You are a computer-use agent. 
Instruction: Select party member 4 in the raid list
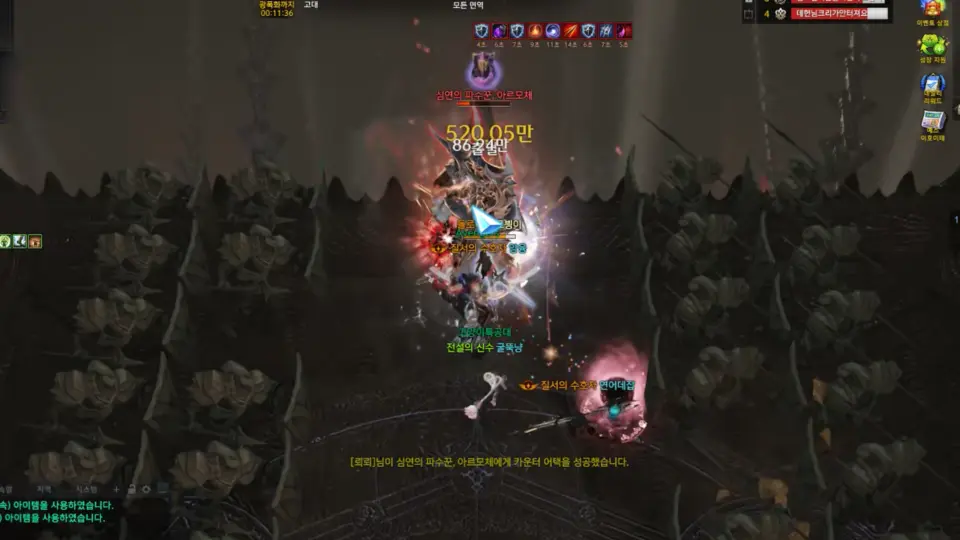838,14
